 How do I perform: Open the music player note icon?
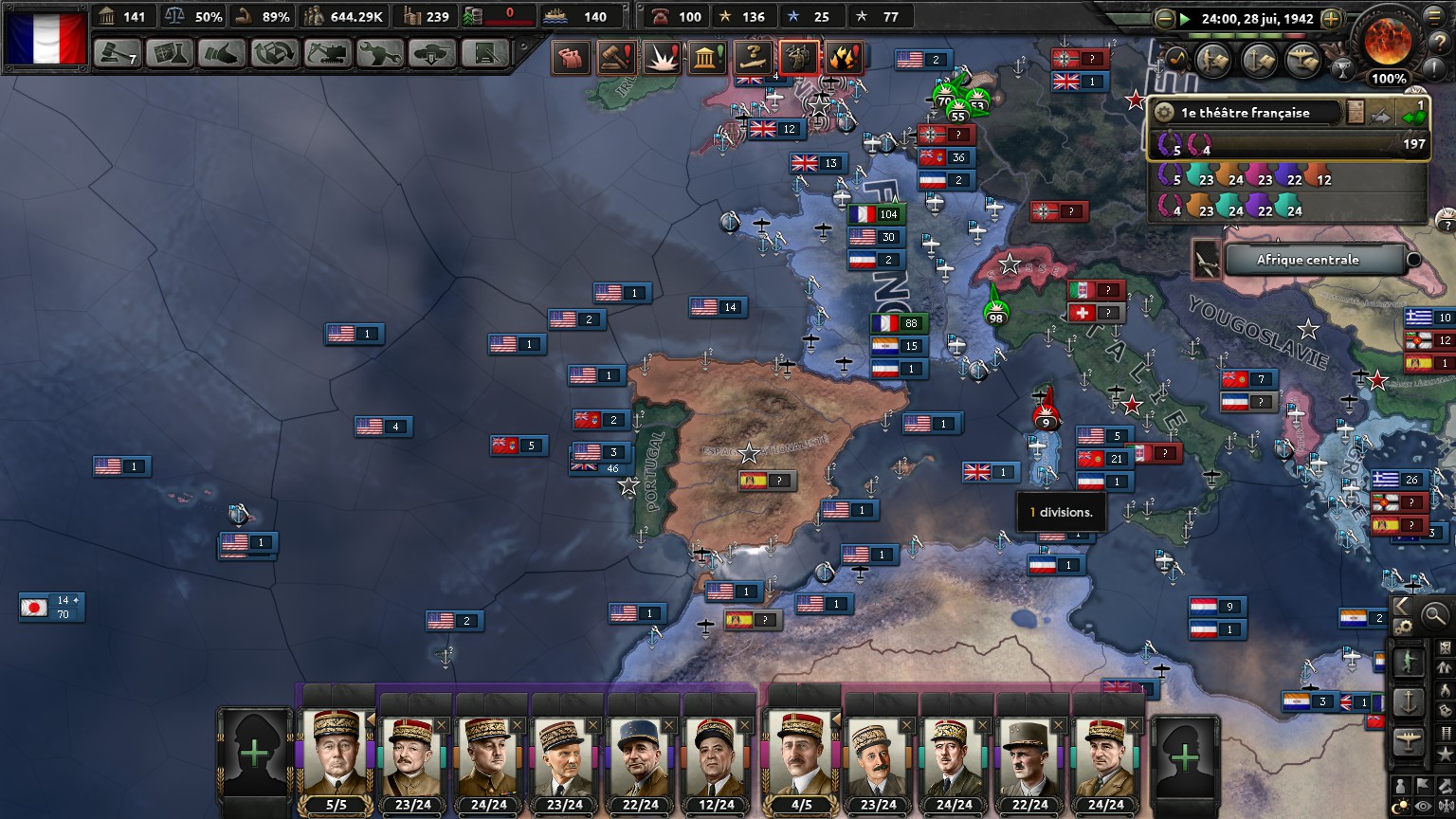tap(1176, 58)
